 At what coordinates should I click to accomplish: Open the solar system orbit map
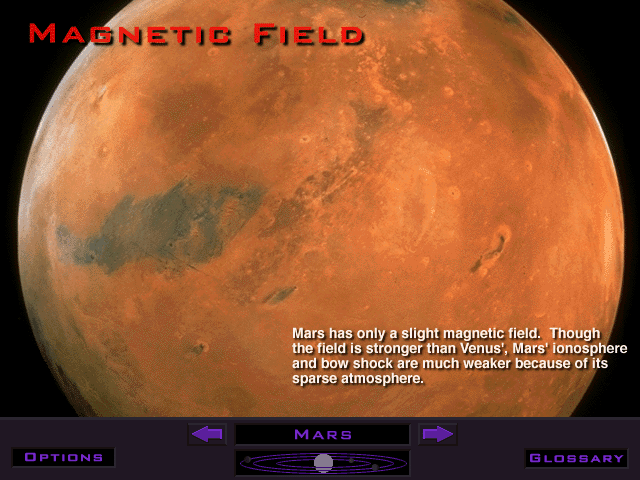322,462
